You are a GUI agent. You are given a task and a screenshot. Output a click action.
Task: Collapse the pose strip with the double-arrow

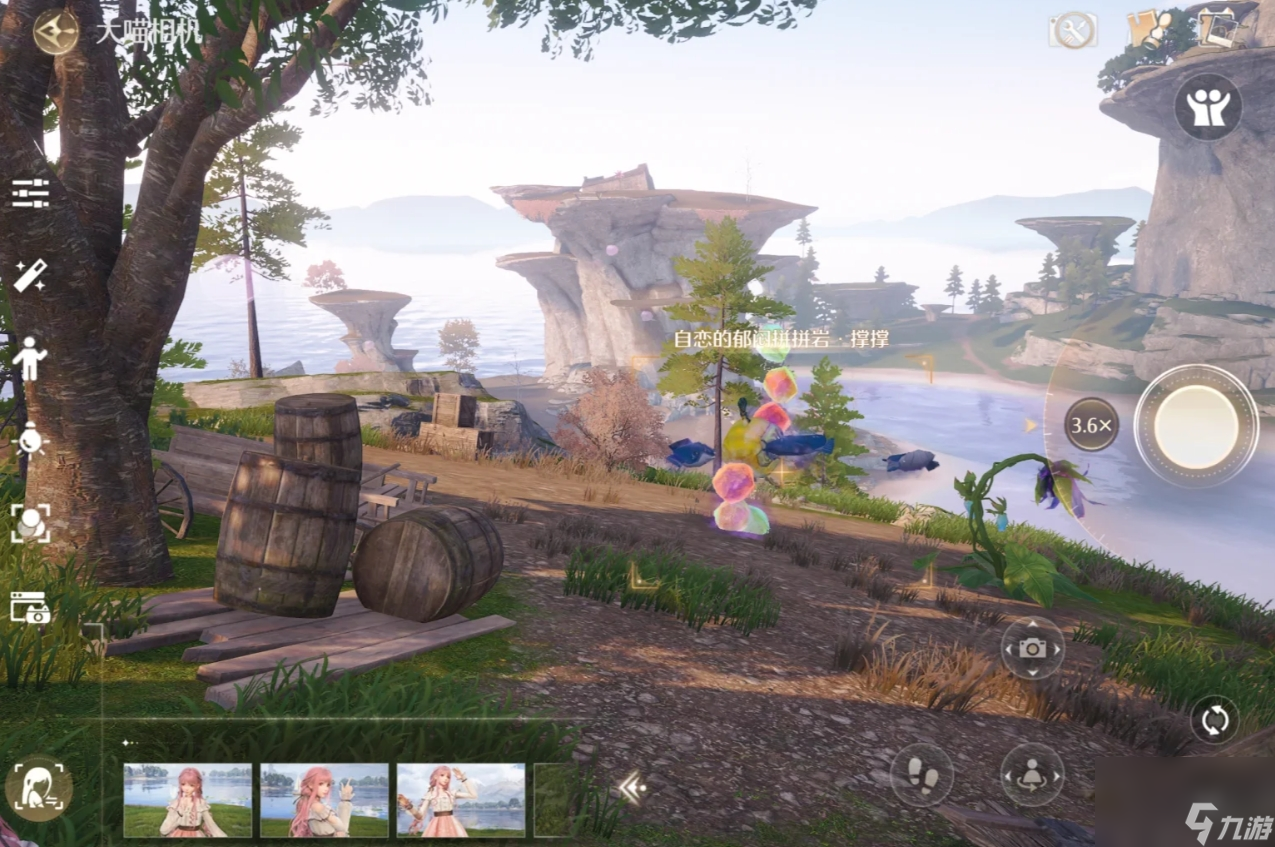coord(632,788)
